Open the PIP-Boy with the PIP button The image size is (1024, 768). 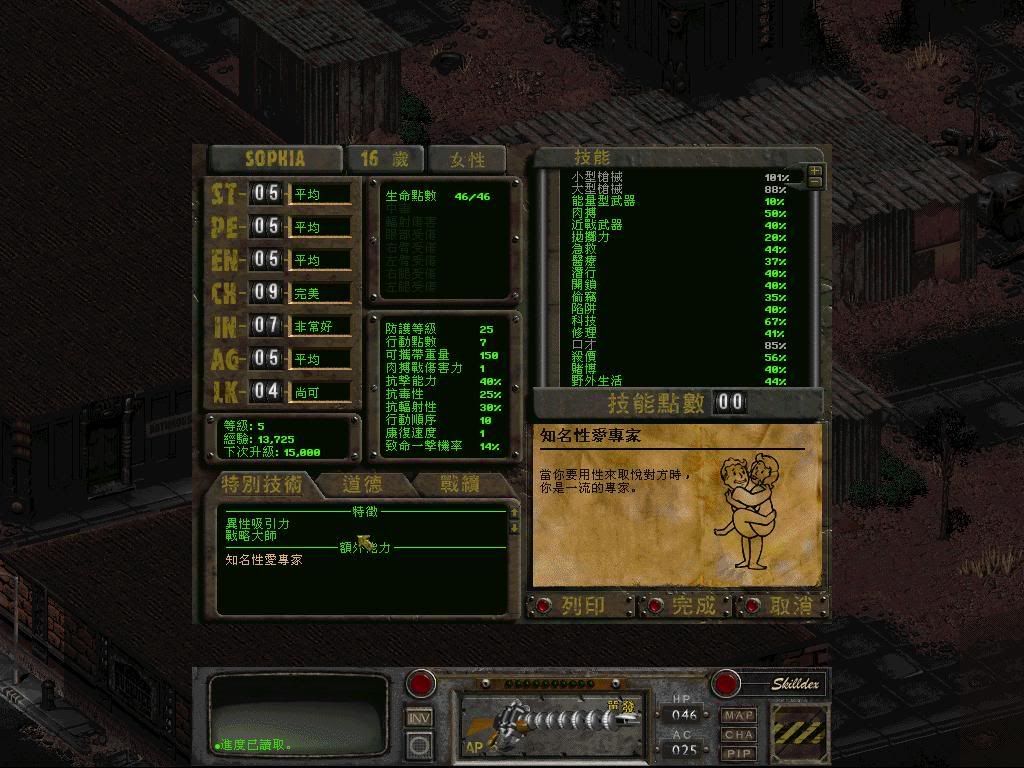coord(739,753)
